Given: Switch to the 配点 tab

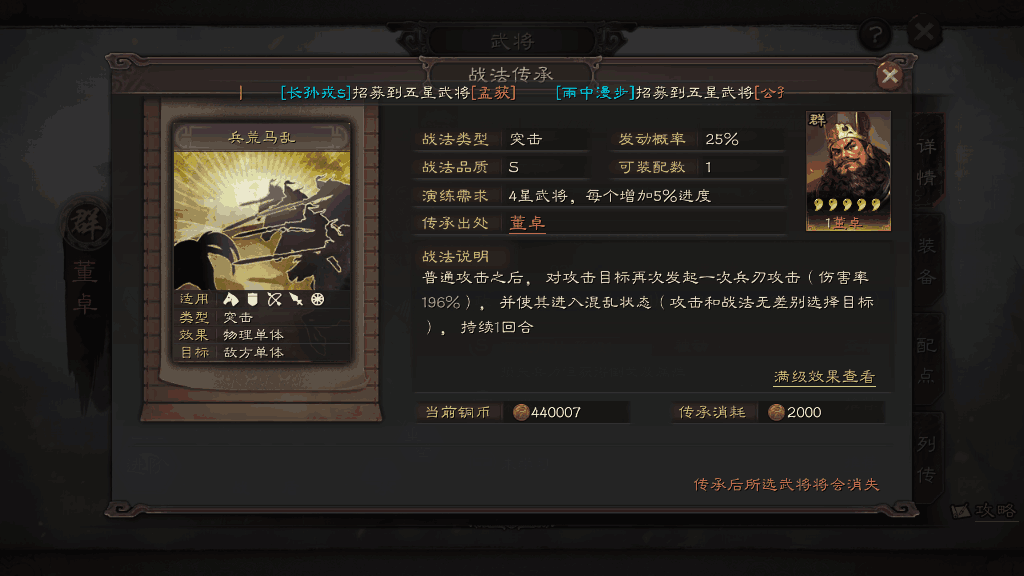Looking at the screenshot, I should (x=927, y=358).
